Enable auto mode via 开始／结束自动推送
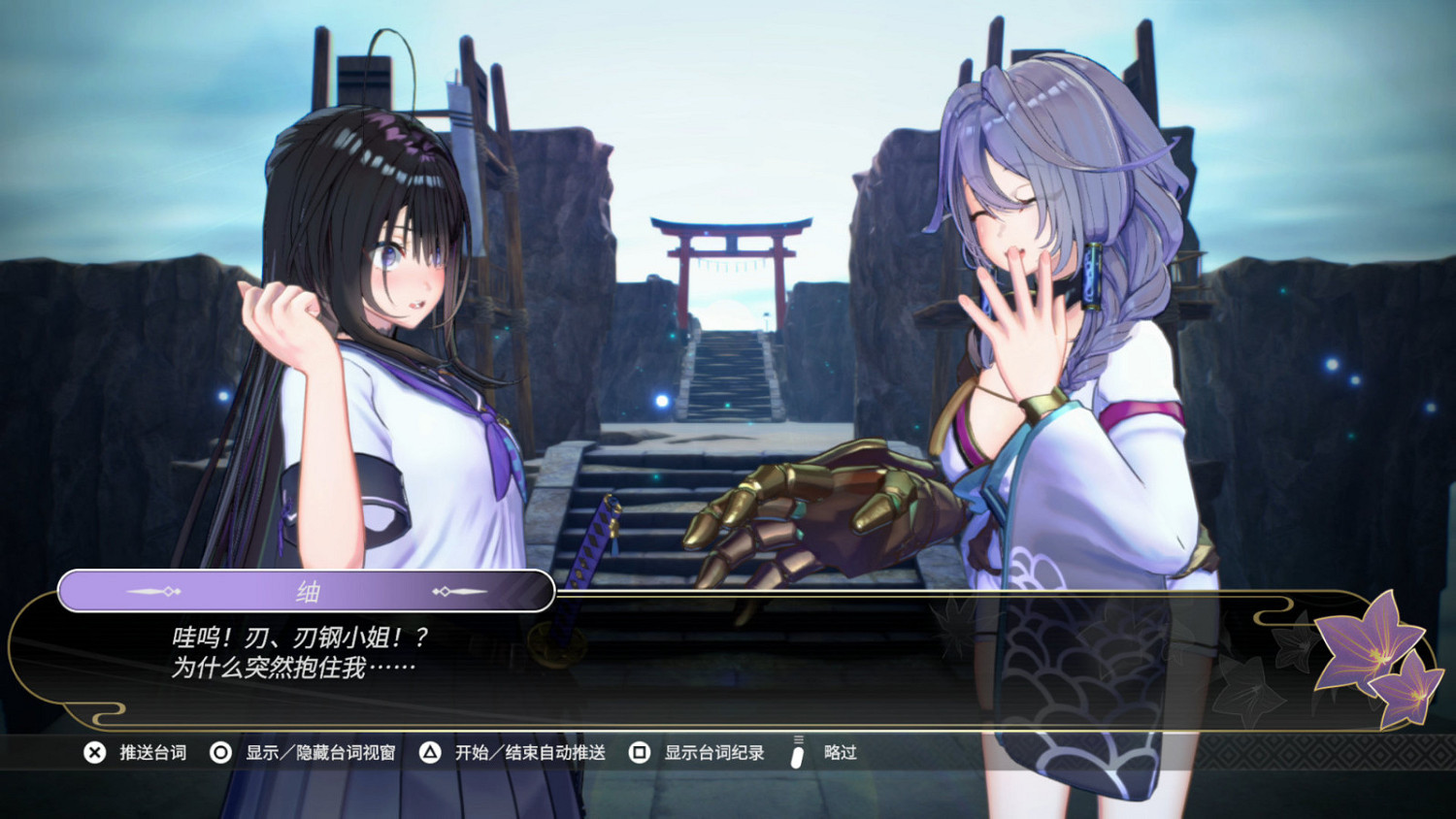 [529, 752]
